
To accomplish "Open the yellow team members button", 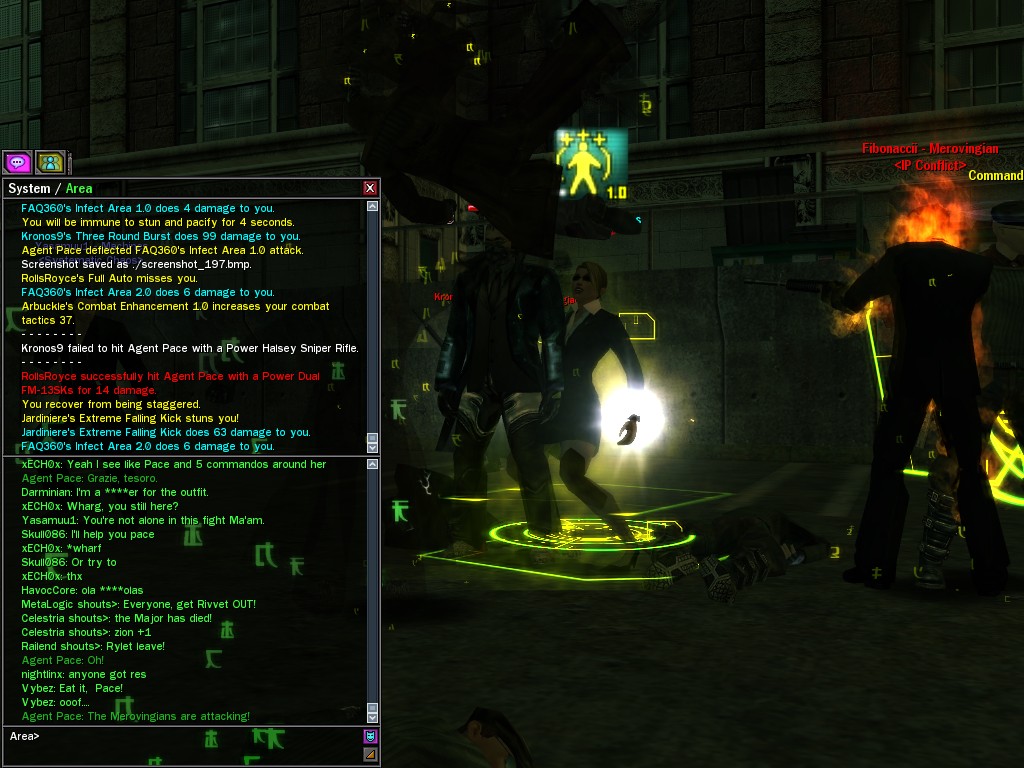I will click(50, 162).
